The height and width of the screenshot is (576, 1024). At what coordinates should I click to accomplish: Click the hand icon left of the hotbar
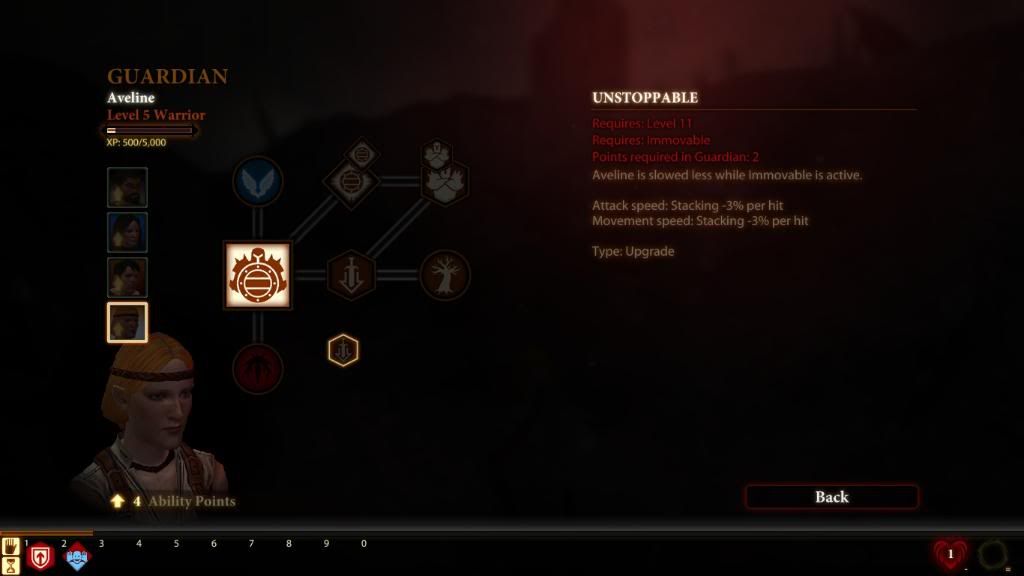[x=12, y=546]
